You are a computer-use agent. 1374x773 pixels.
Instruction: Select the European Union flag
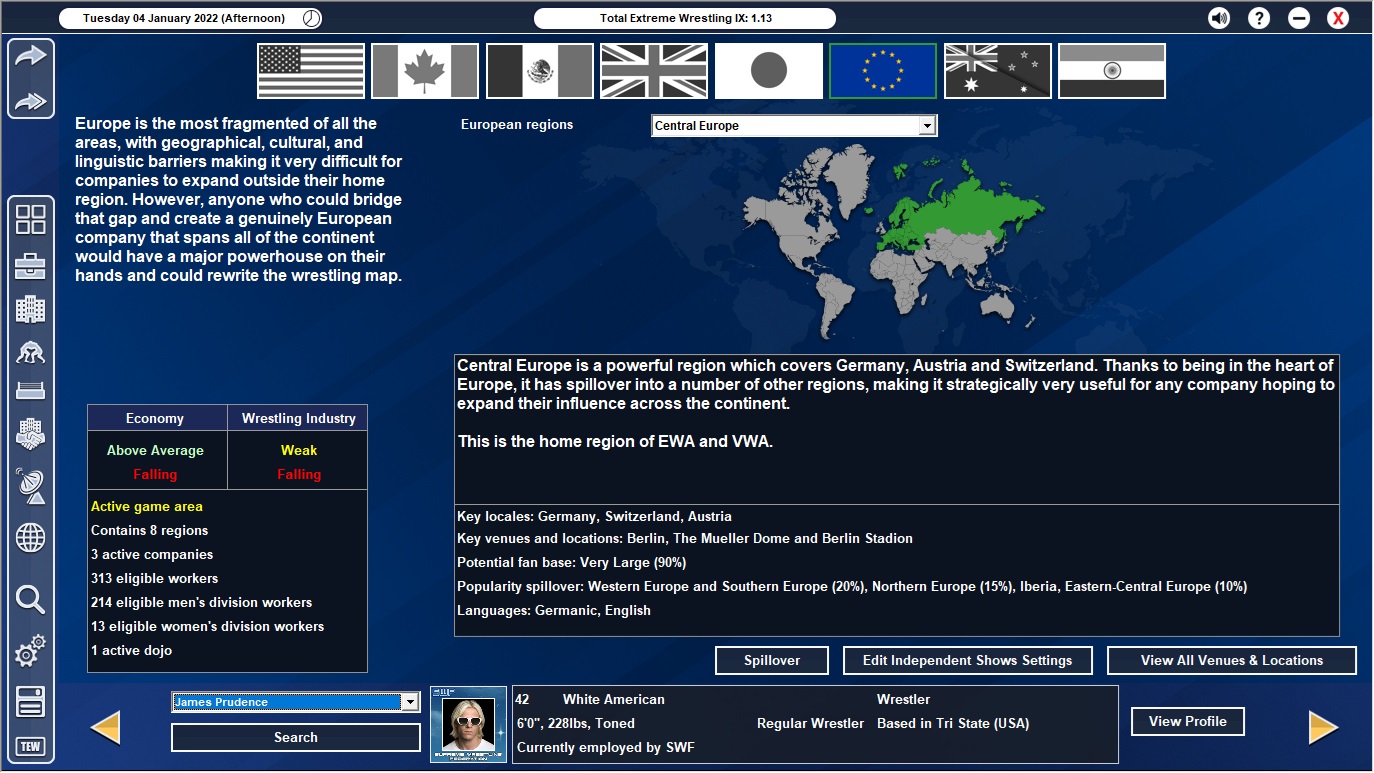click(x=882, y=70)
